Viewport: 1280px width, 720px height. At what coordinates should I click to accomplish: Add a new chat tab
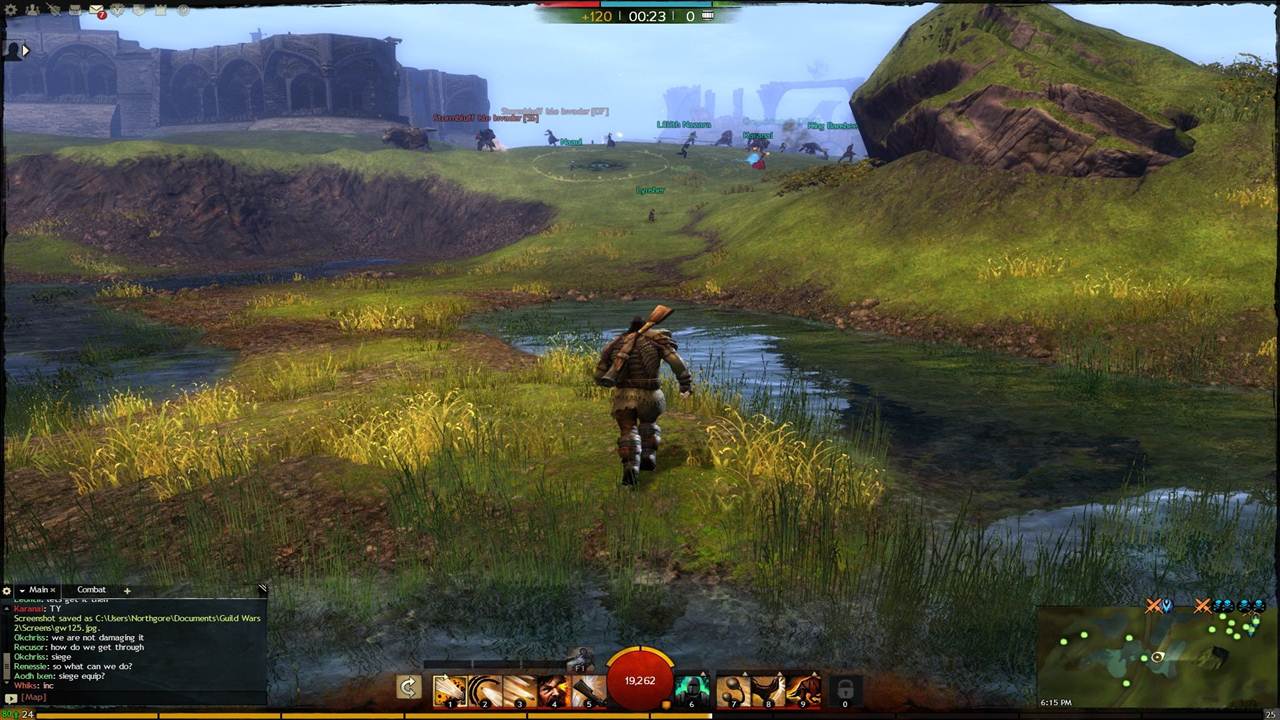(127, 590)
